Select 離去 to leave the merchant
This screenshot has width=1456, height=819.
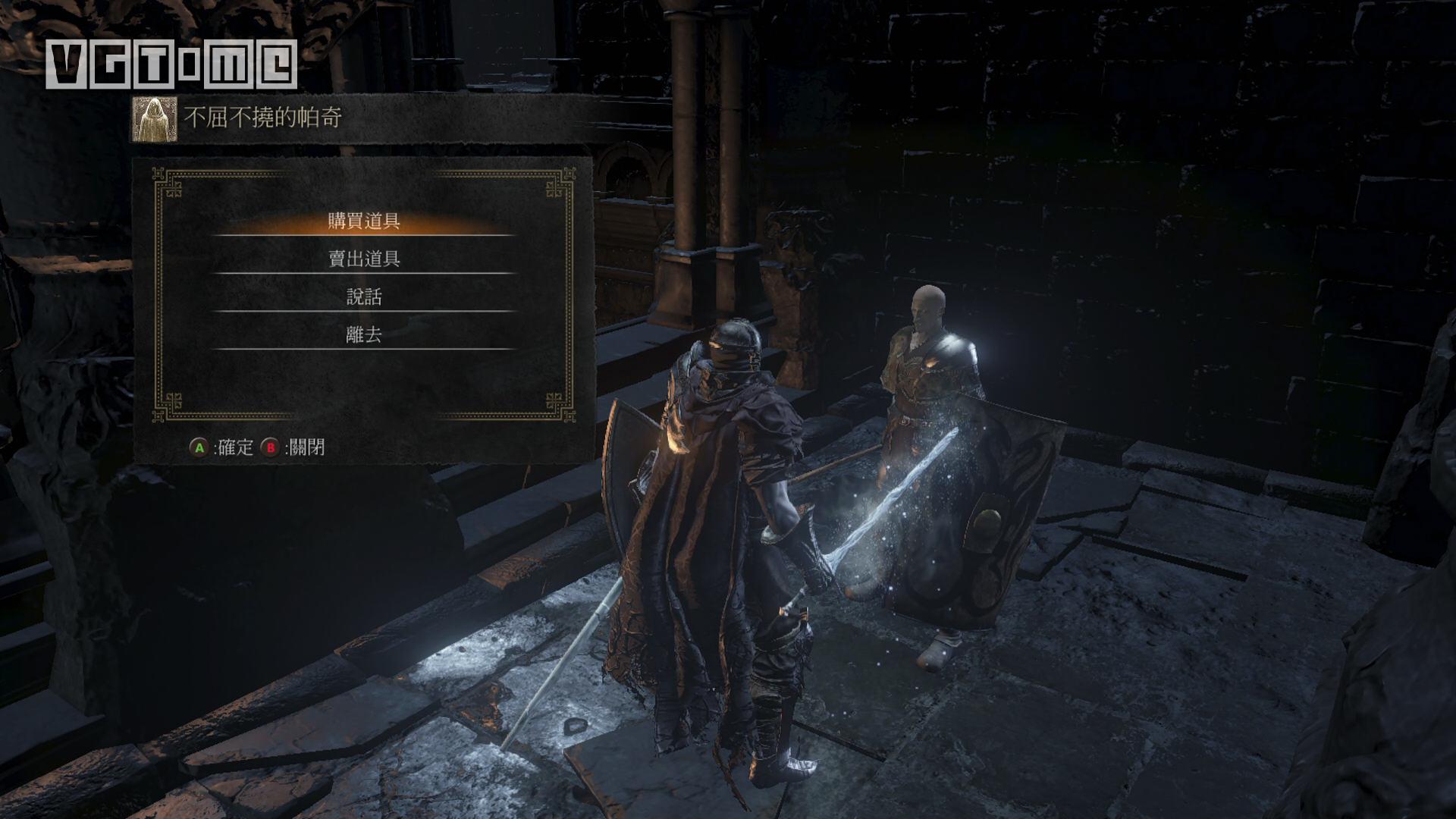pyautogui.click(x=364, y=335)
